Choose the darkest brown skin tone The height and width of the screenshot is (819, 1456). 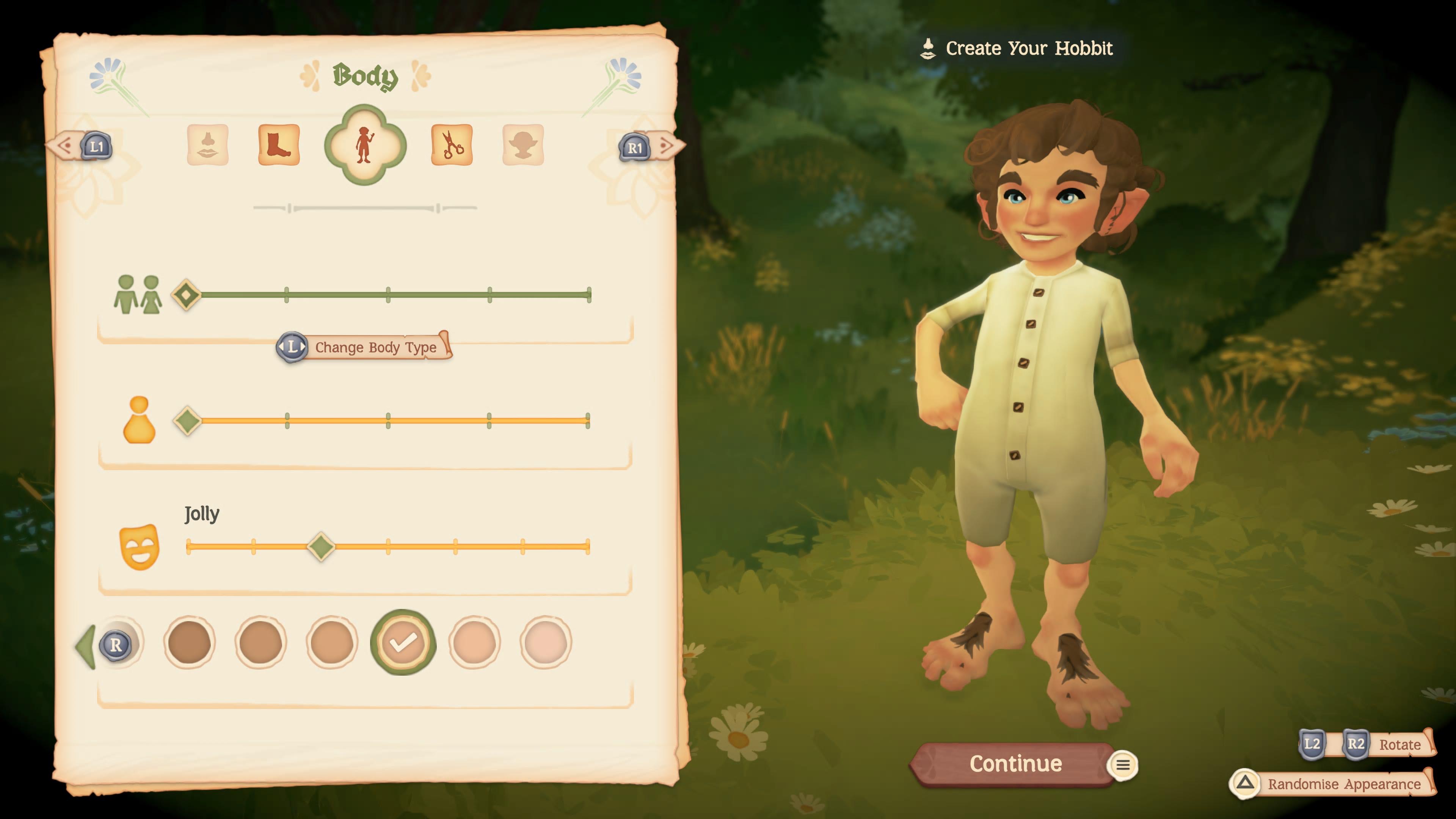point(189,643)
